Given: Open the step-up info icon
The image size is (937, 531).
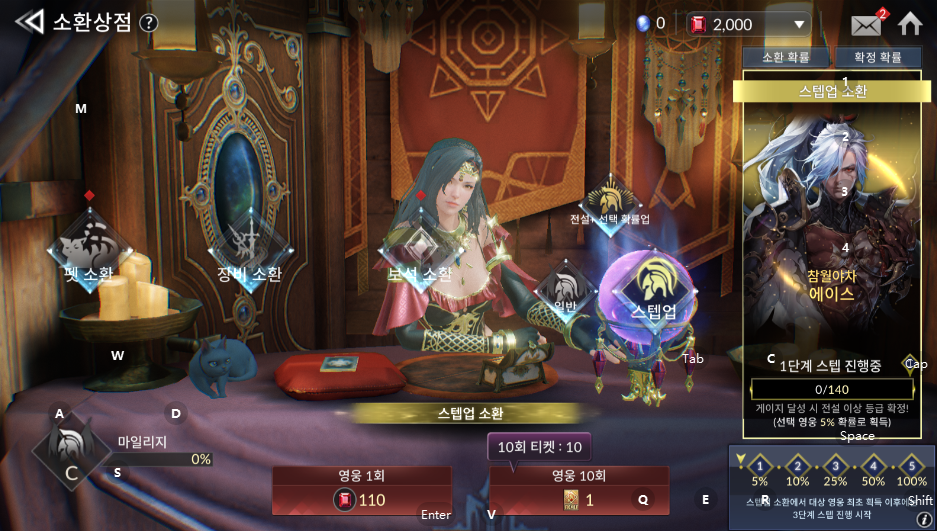Looking at the screenshot, I should point(924,519).
